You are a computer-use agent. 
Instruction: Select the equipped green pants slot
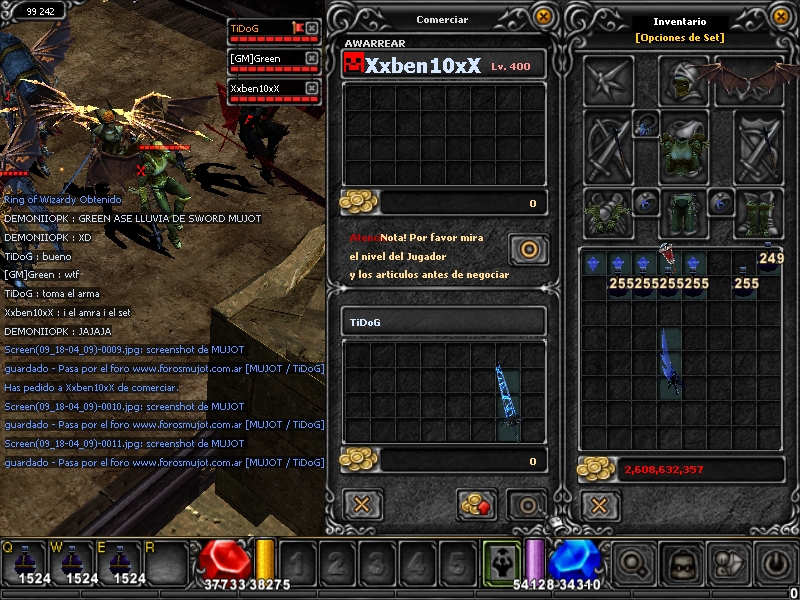coord(684,212)
